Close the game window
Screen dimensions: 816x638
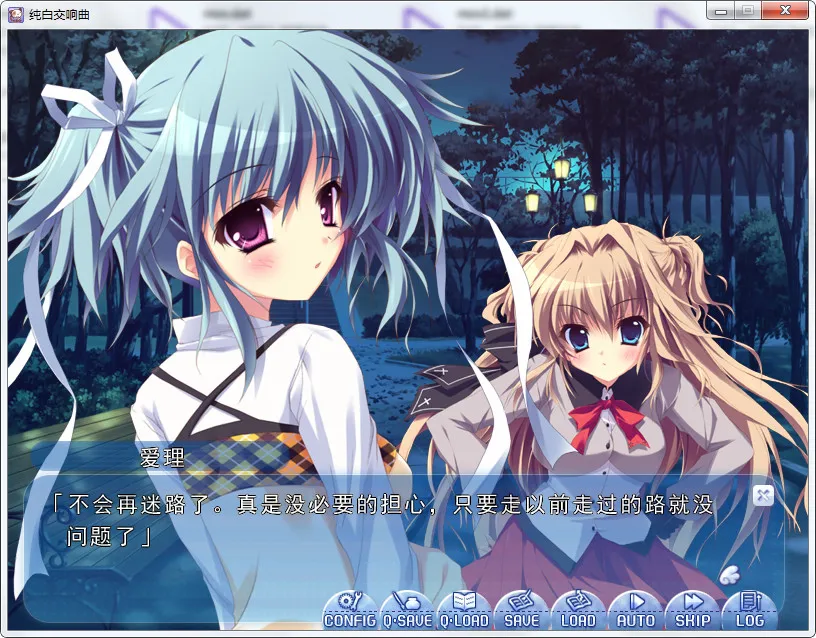click(x=785, y=10)
